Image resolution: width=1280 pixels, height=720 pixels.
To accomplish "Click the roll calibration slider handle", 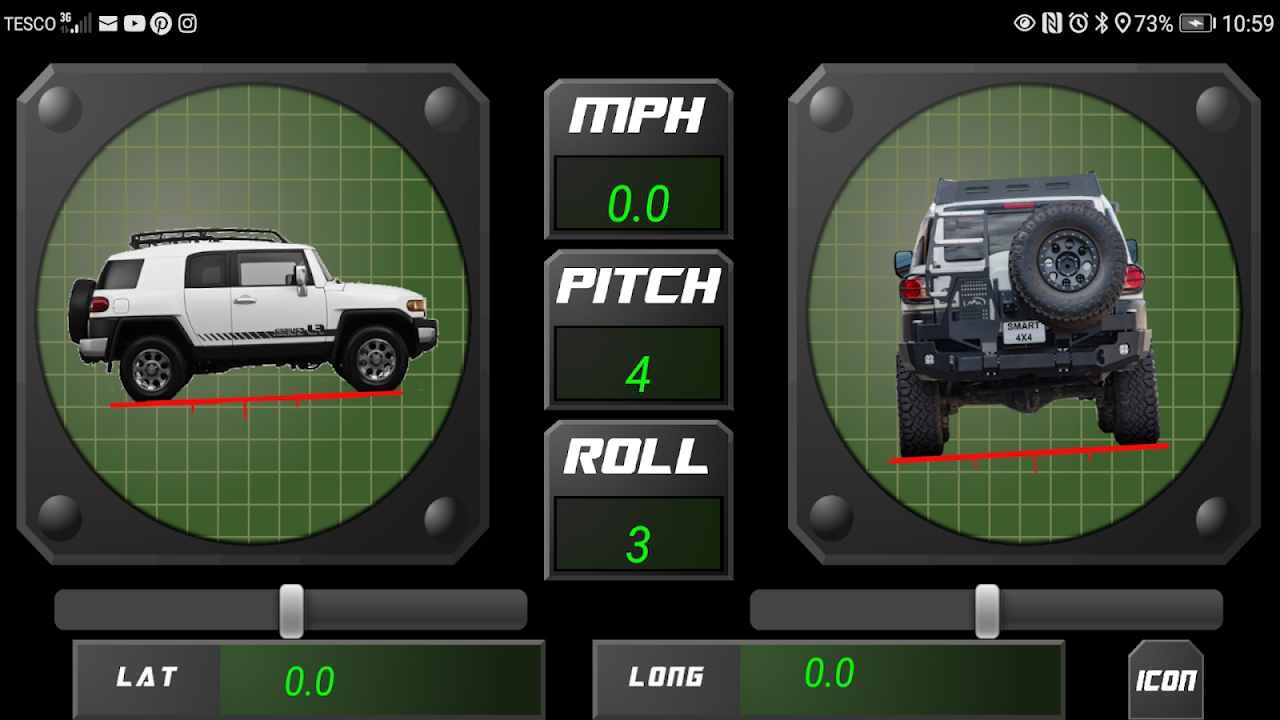I will (986, 610).
